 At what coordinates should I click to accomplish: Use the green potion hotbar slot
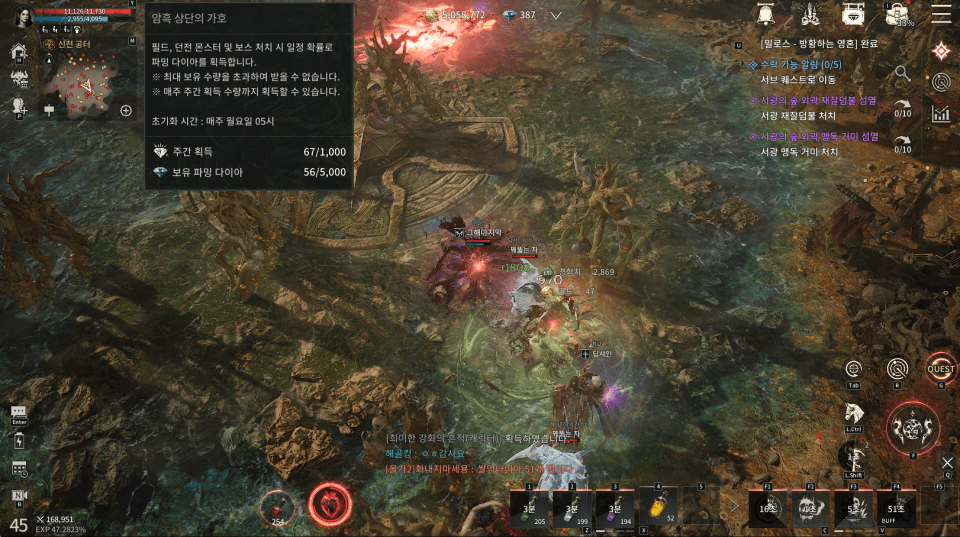point(530,505)
